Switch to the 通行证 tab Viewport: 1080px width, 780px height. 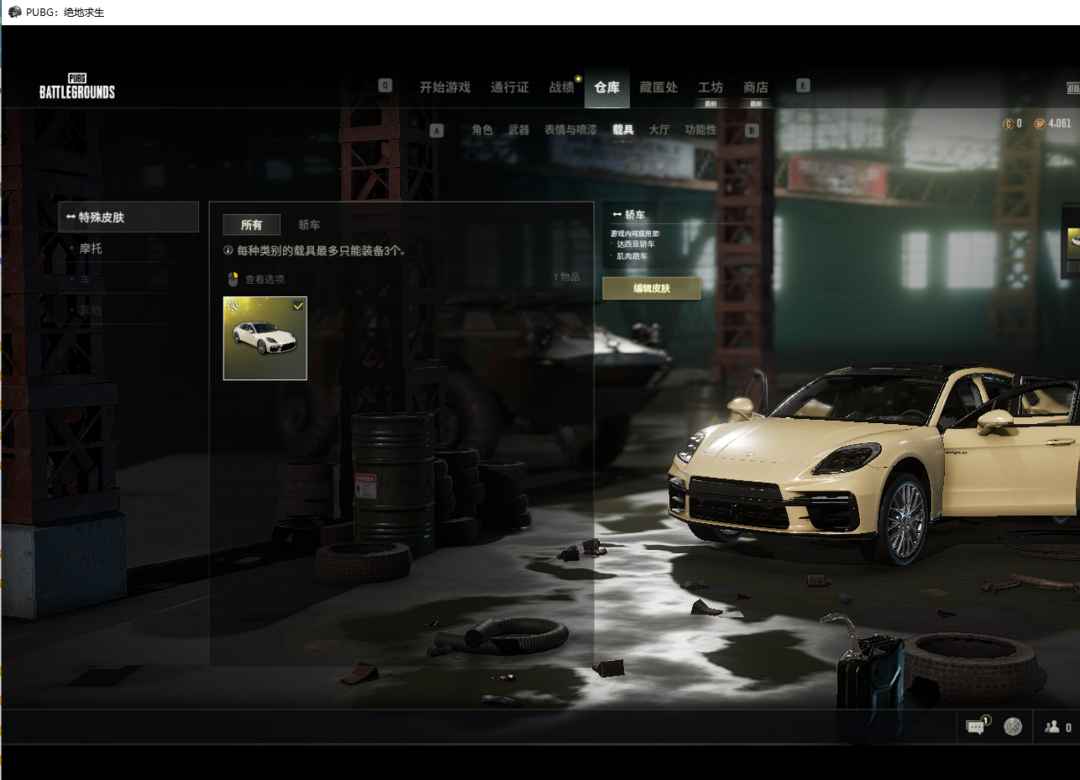tap(509, 87)
